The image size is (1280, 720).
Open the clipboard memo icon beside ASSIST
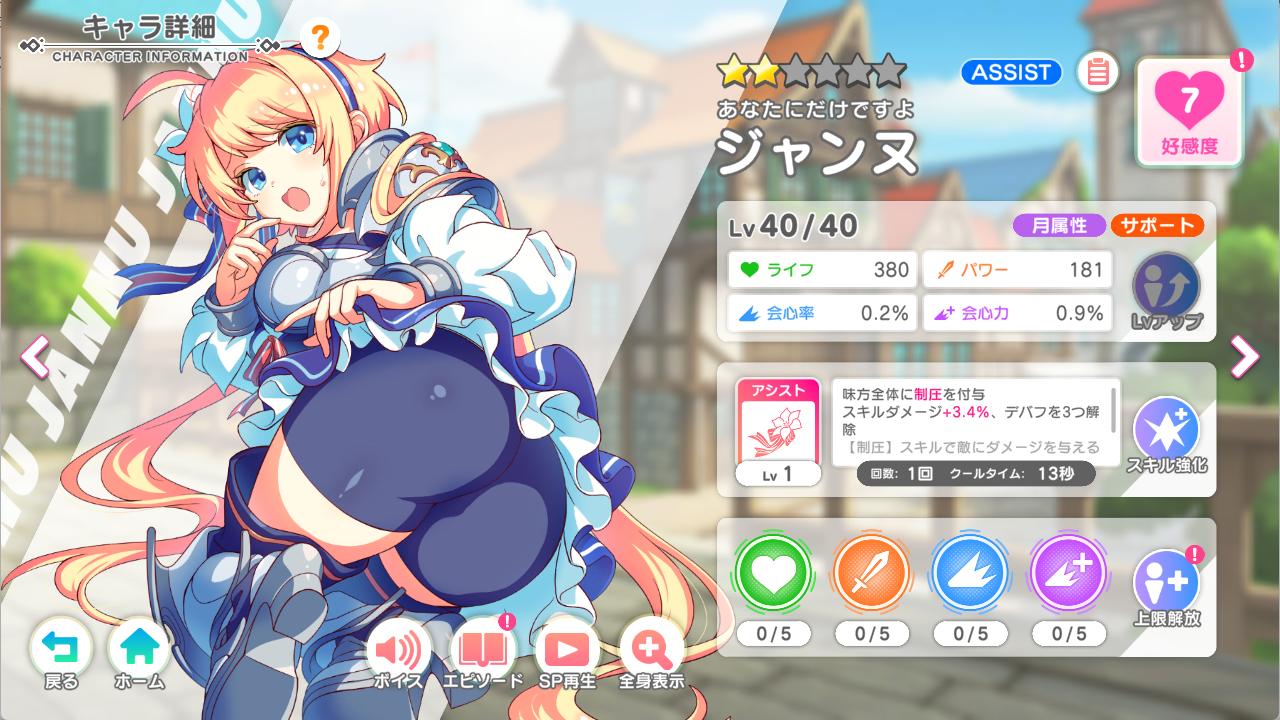click(1097, 73)
